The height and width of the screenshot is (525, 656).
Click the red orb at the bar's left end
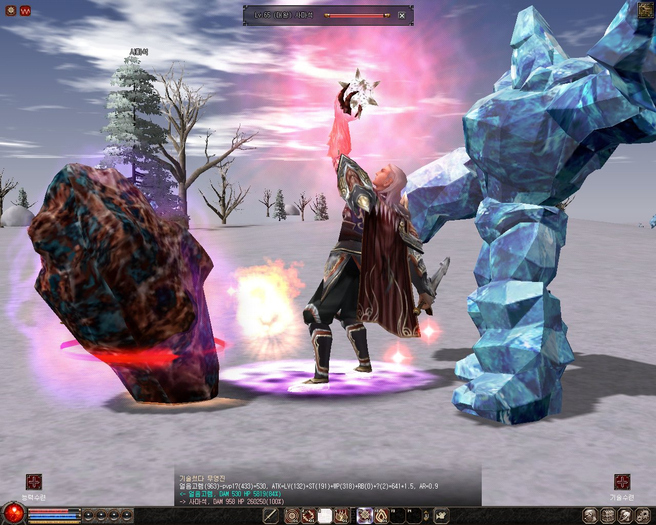[x=13, y=515]
